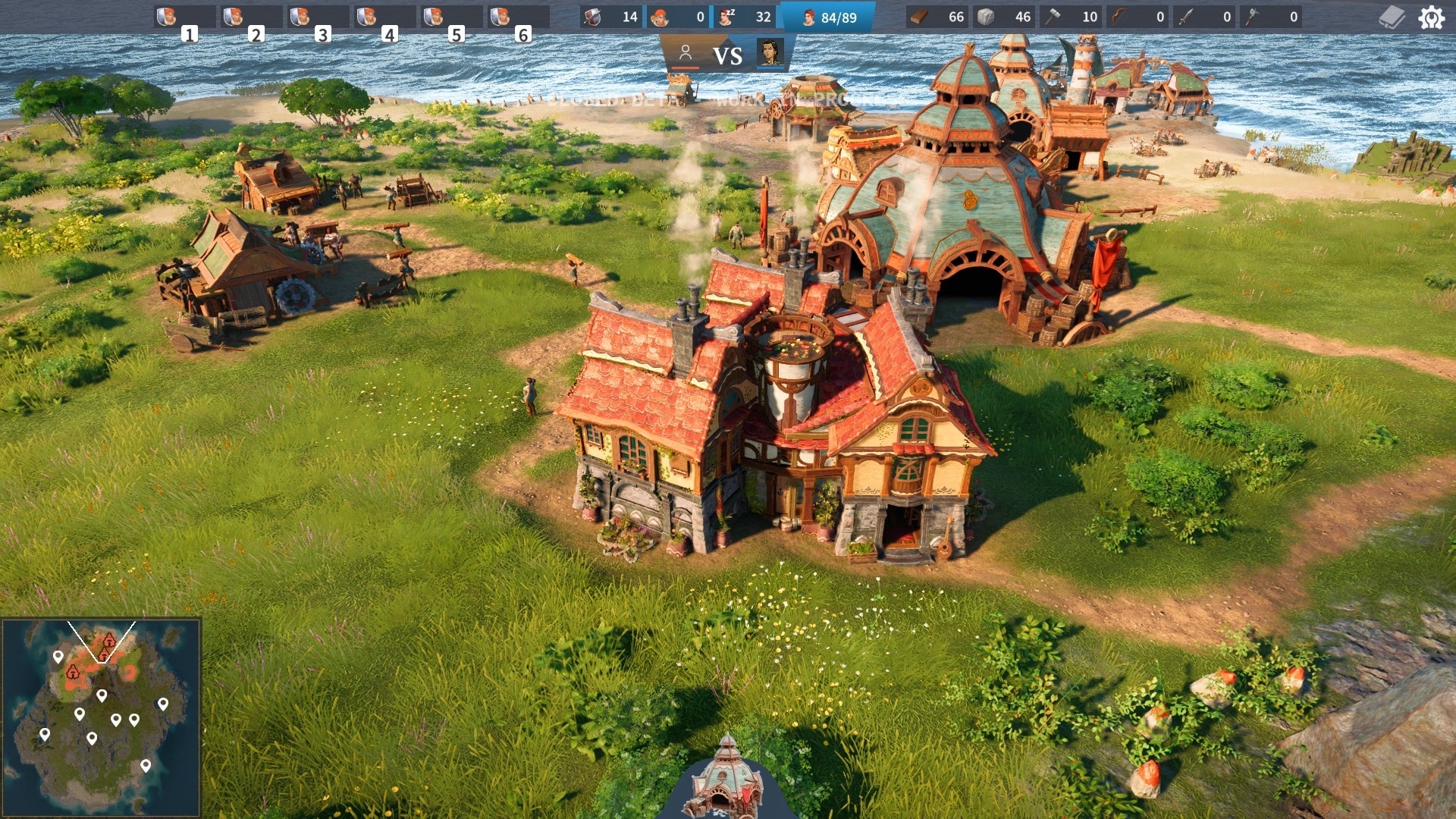The image size is (1456, 819).
Task: Click the blue population 84/89 panel
Action: (828, 17)
